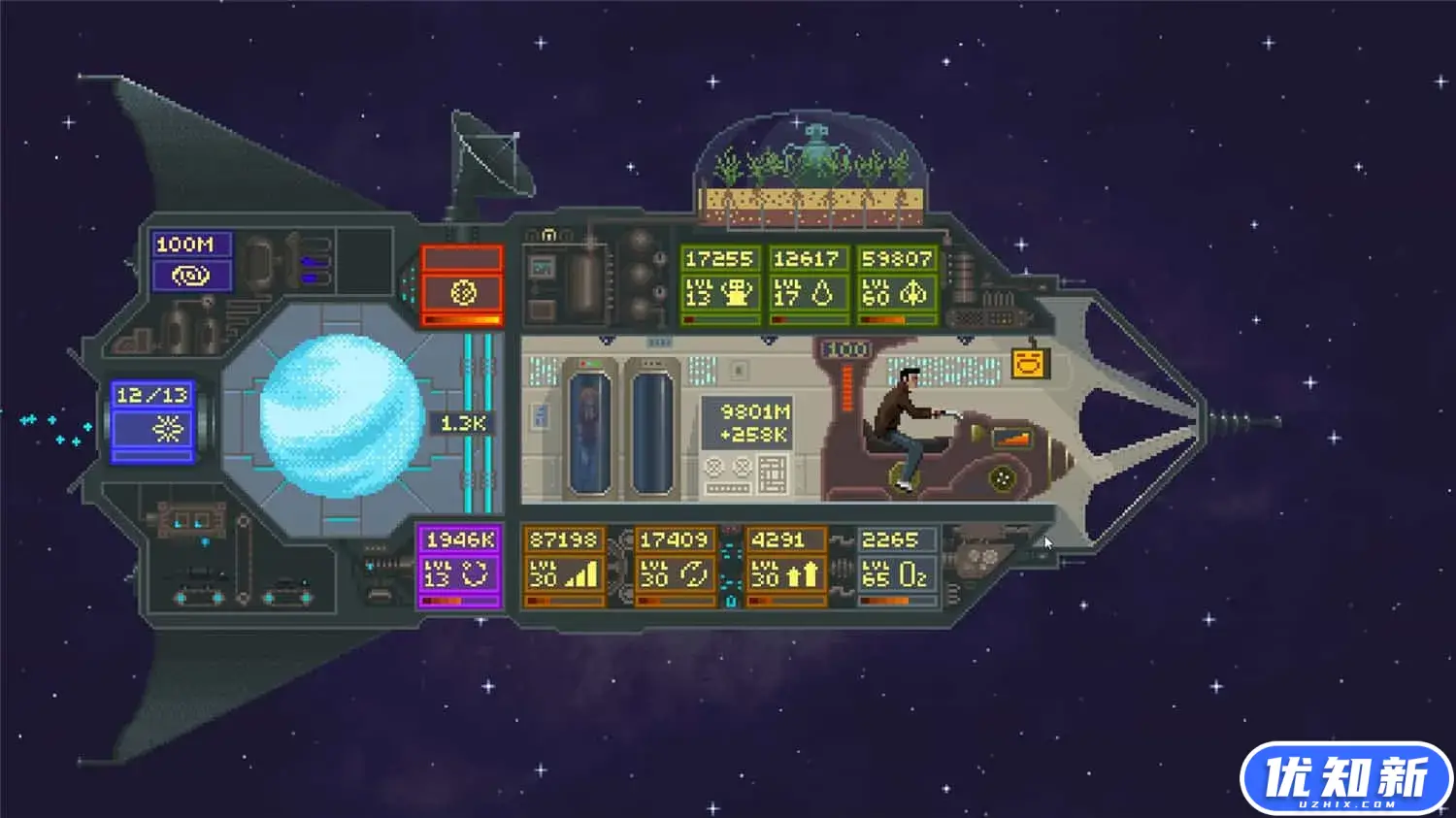Activate the red reactor panel
The height and width of the screenshot is (818, 1456).
pyautogui.click(x=462, y=291)
